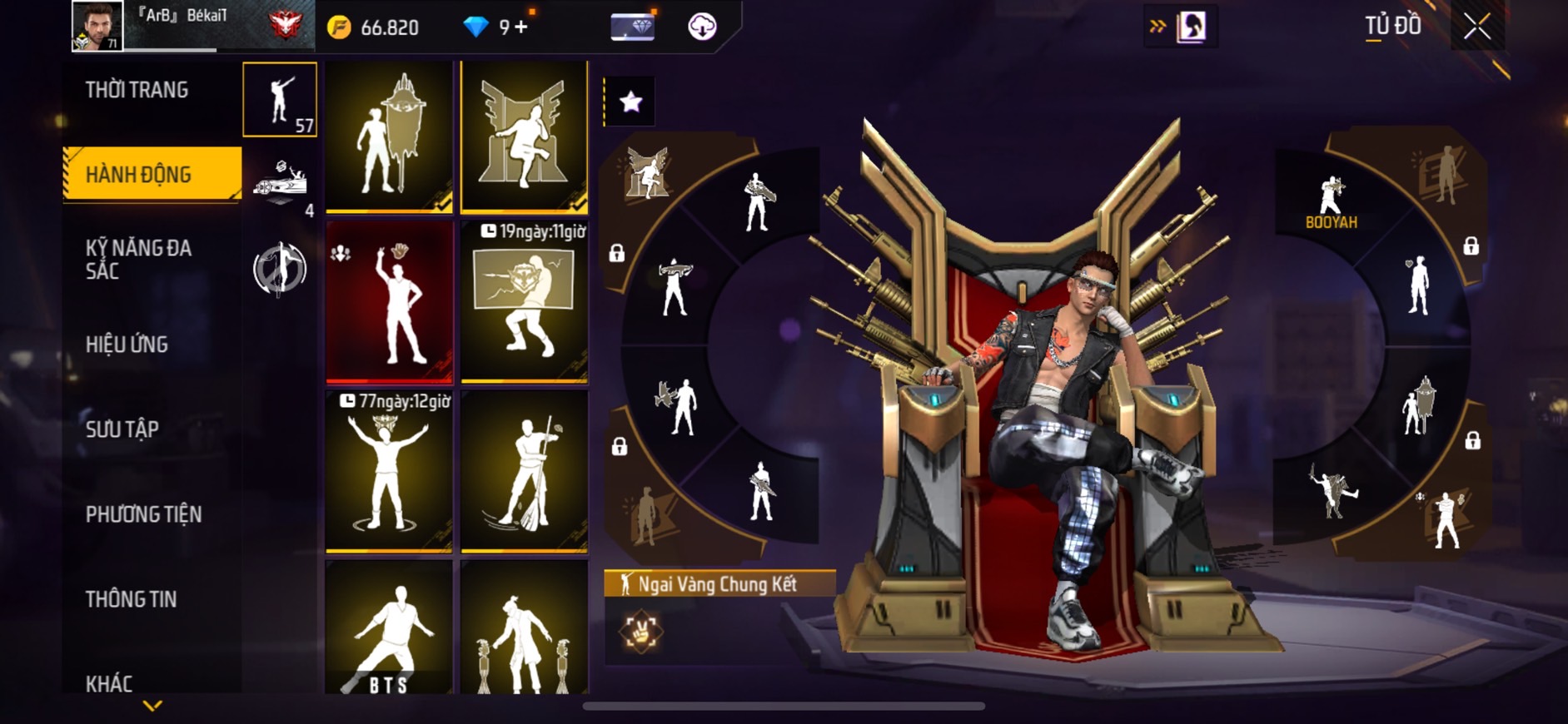Close the wardrobe screen
The image size is (1568, 724).
point(1477,27)
